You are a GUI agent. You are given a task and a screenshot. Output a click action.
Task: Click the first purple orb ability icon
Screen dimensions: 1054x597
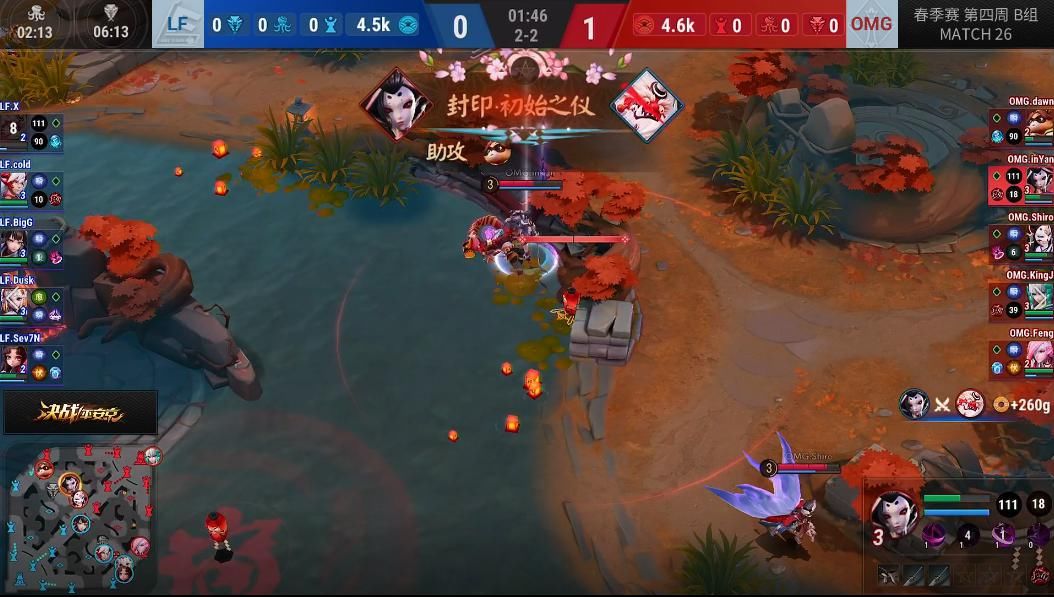[935, 534]
